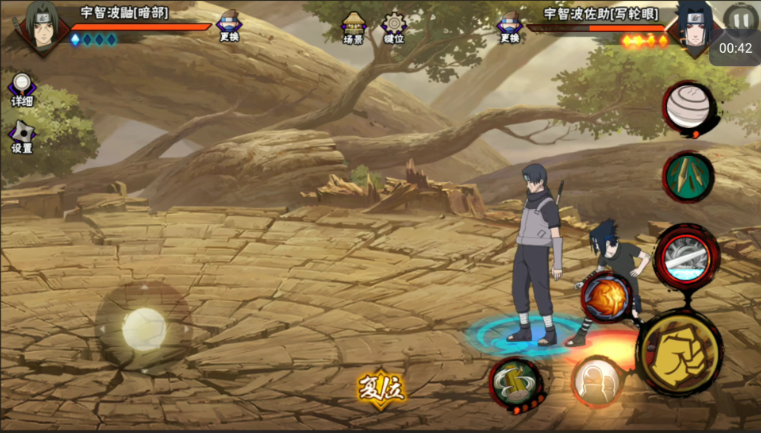761x433 pixels.
Task: Tap the glowing virtual joystick knob
Action: (142, 326)
